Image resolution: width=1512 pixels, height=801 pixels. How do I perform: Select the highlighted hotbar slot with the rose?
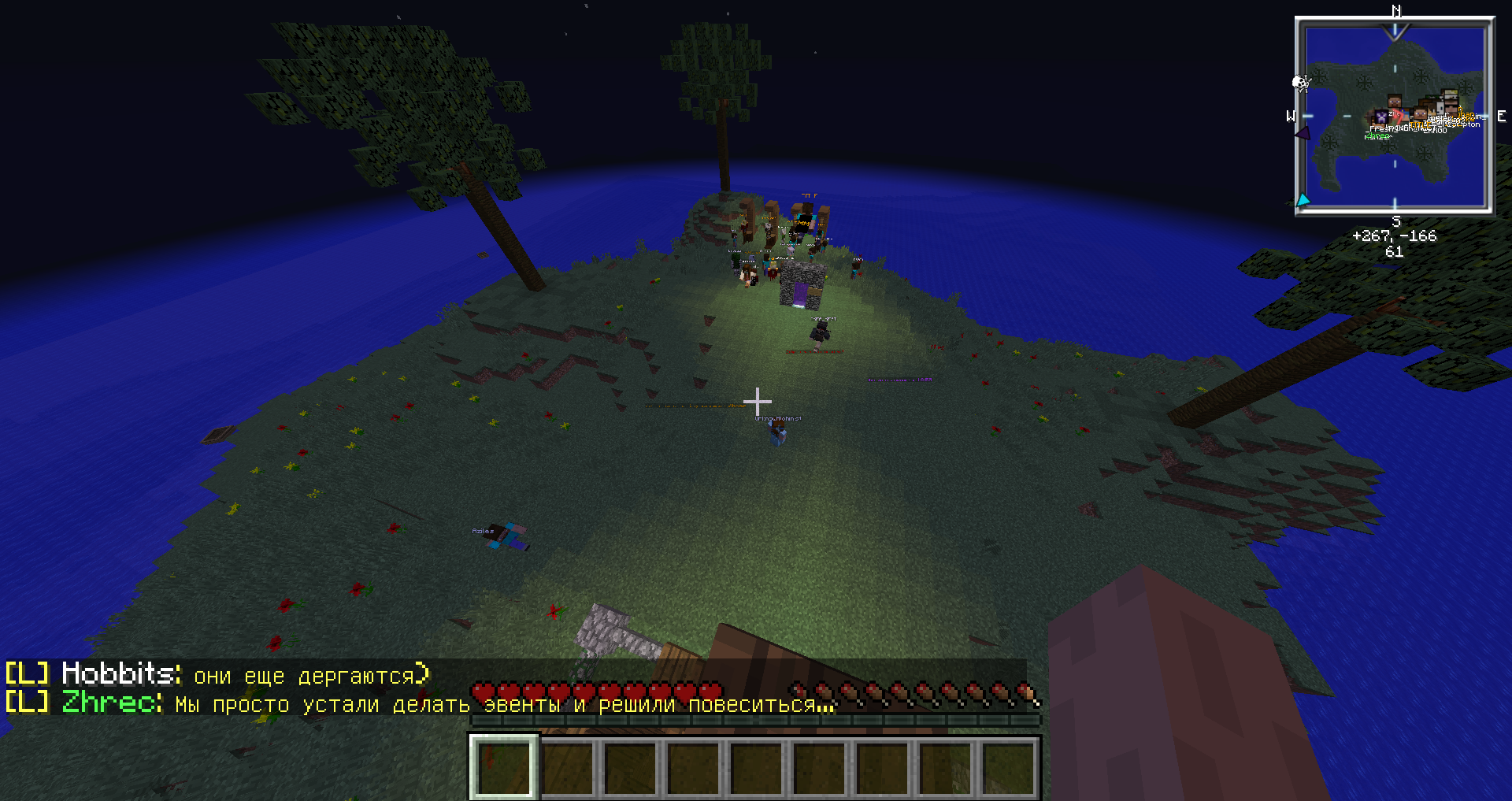(x=504, y=767)
